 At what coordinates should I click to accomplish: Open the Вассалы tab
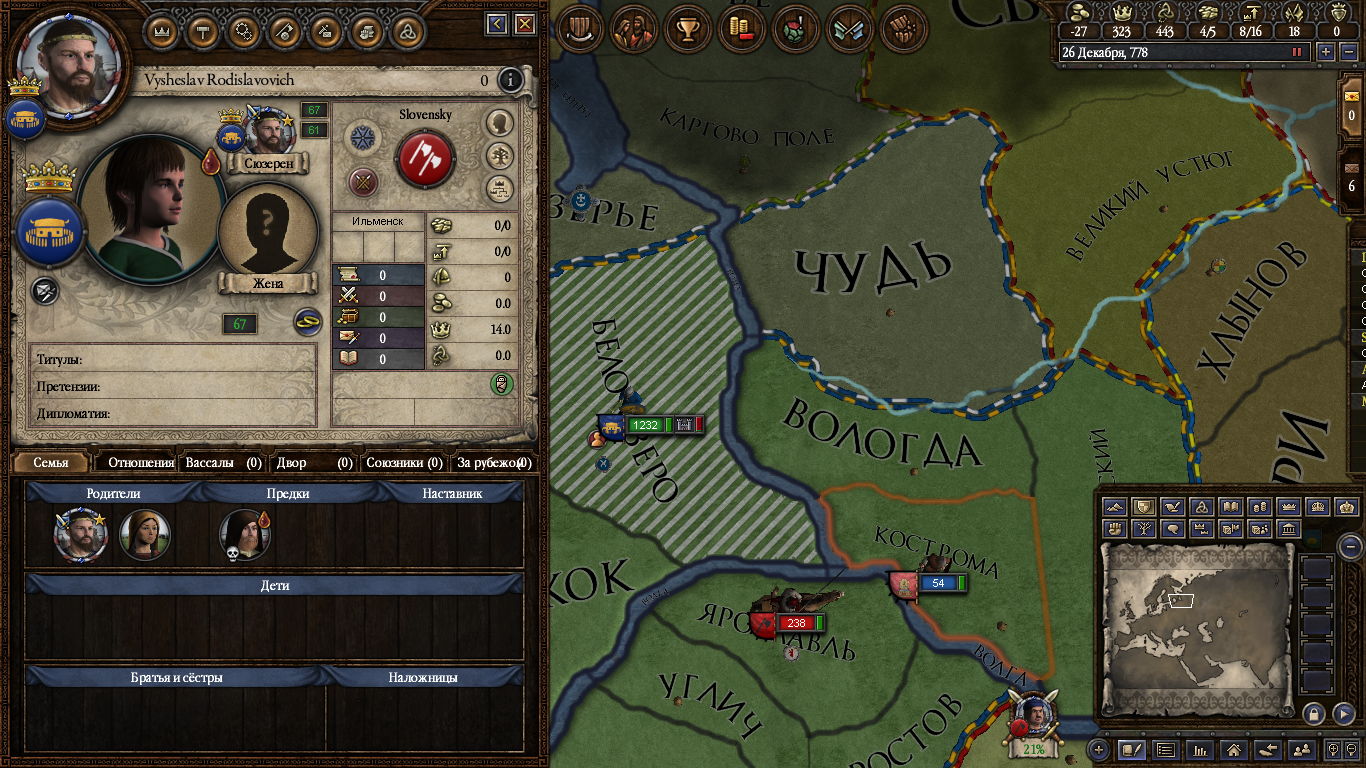click(223, 463)
